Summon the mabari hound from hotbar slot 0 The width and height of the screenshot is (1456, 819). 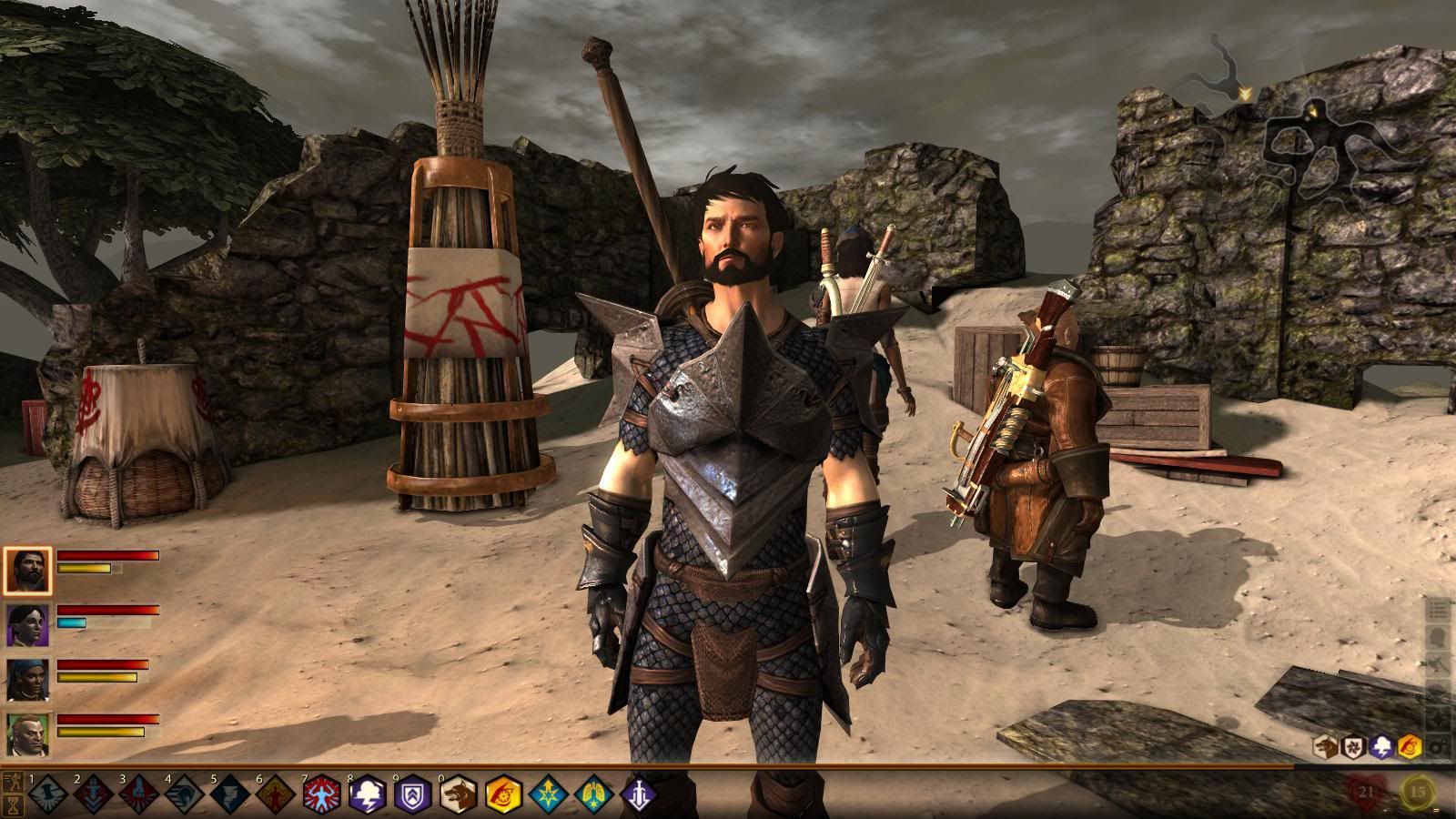pyautogui.click(x=458, y=794)
